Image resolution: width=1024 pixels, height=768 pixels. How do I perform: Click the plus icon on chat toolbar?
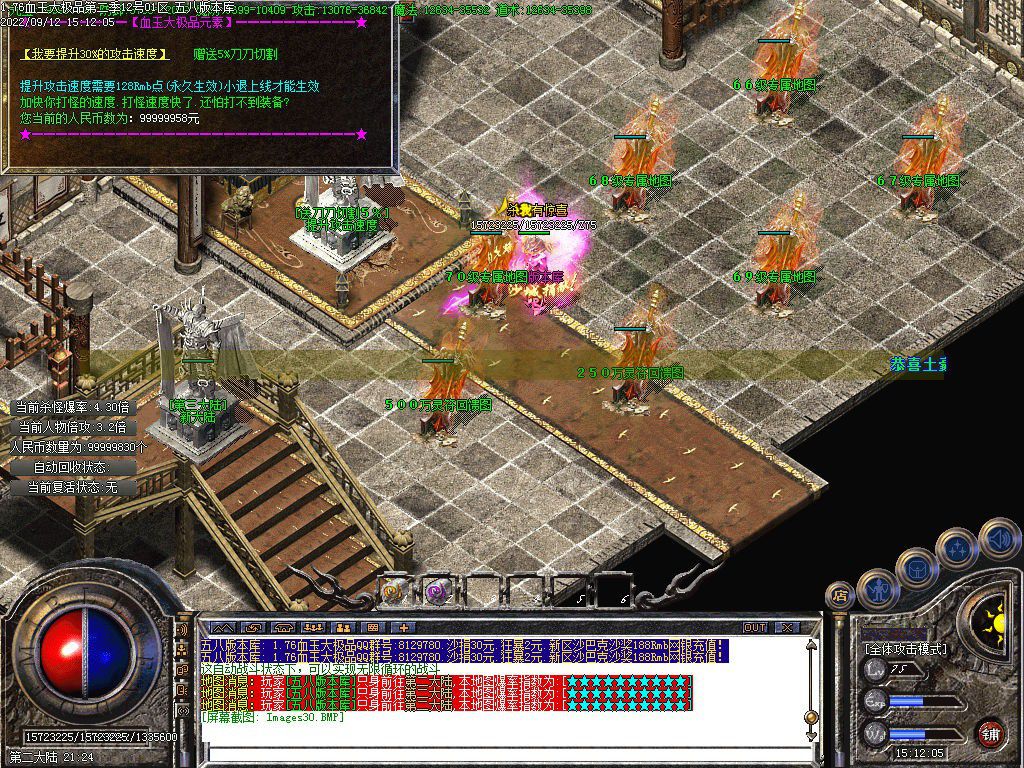point(405,628)
